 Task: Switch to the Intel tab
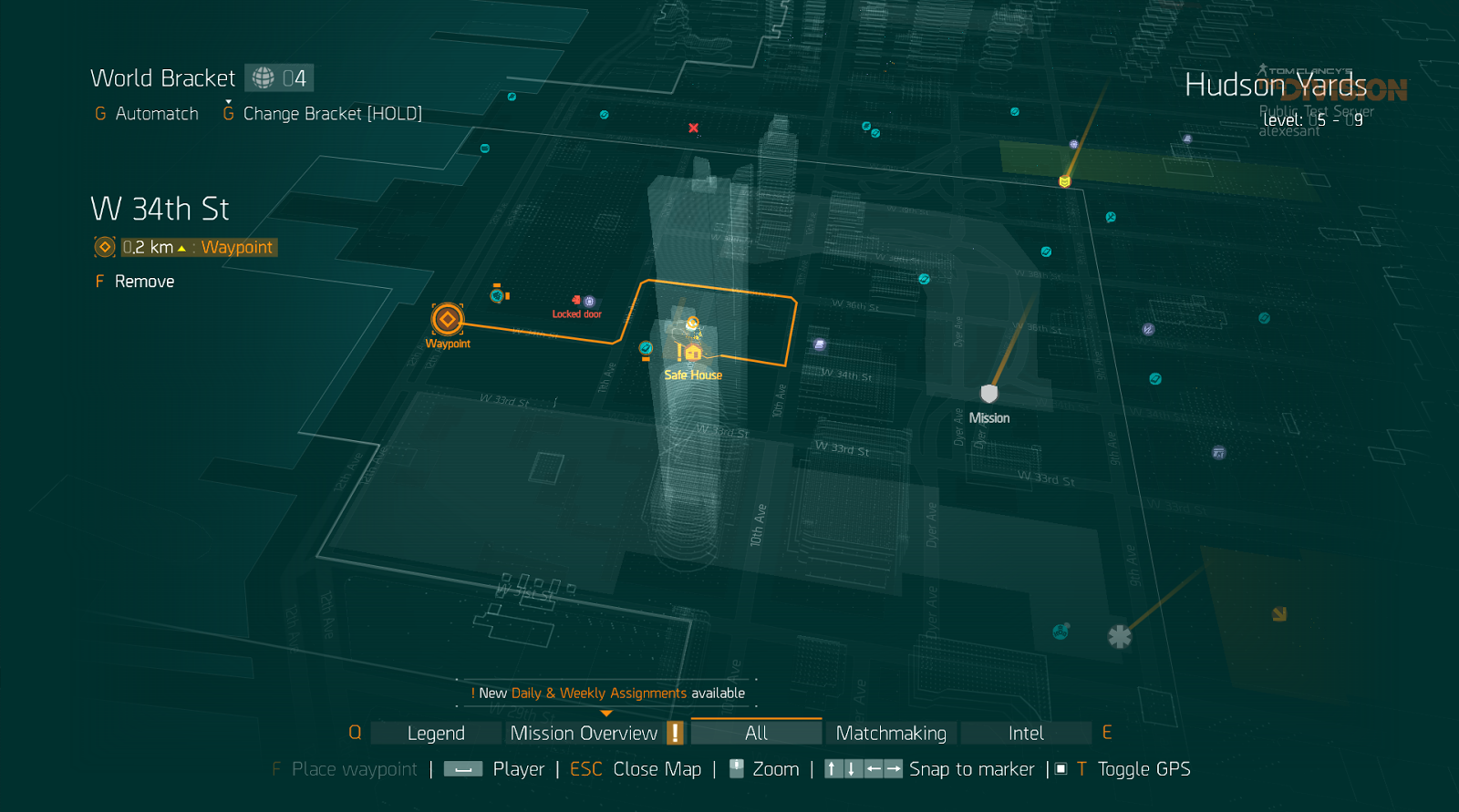click(x=1025, y=733)
